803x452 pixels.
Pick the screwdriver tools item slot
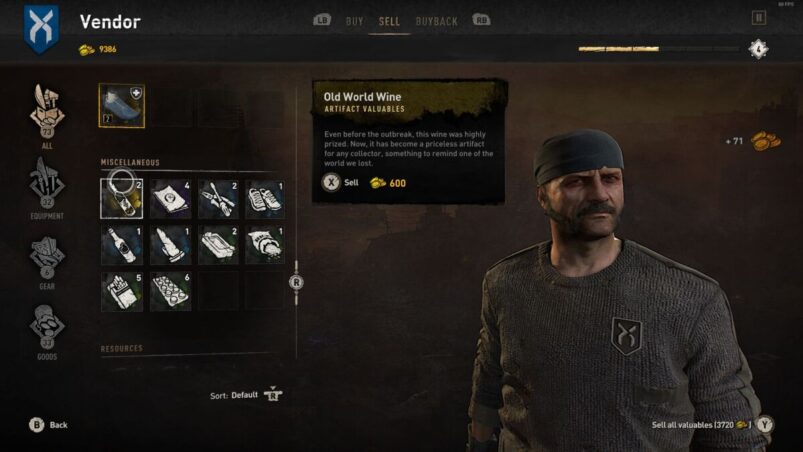tap(218, 199)
